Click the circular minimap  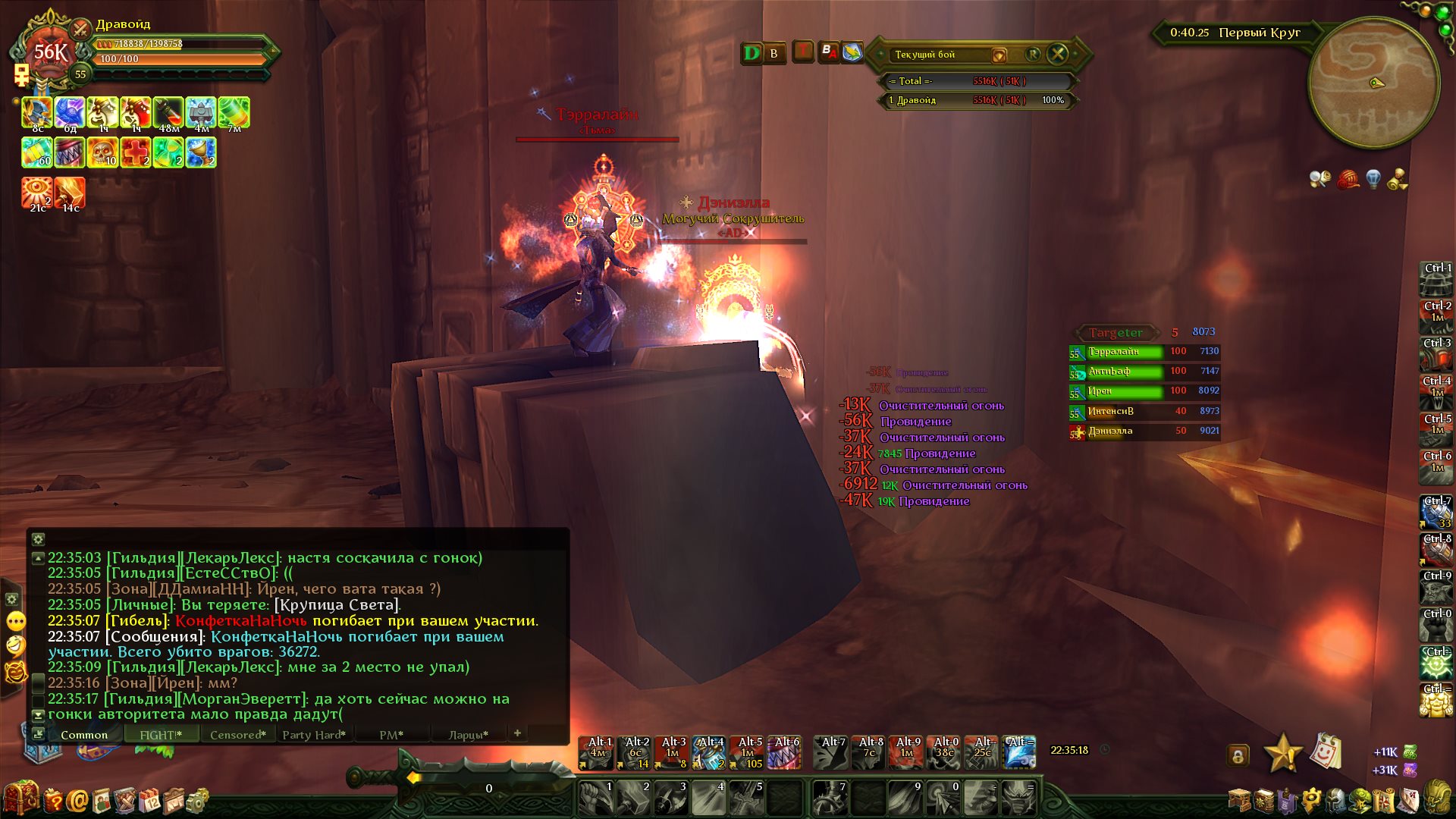coord(1373,83)
